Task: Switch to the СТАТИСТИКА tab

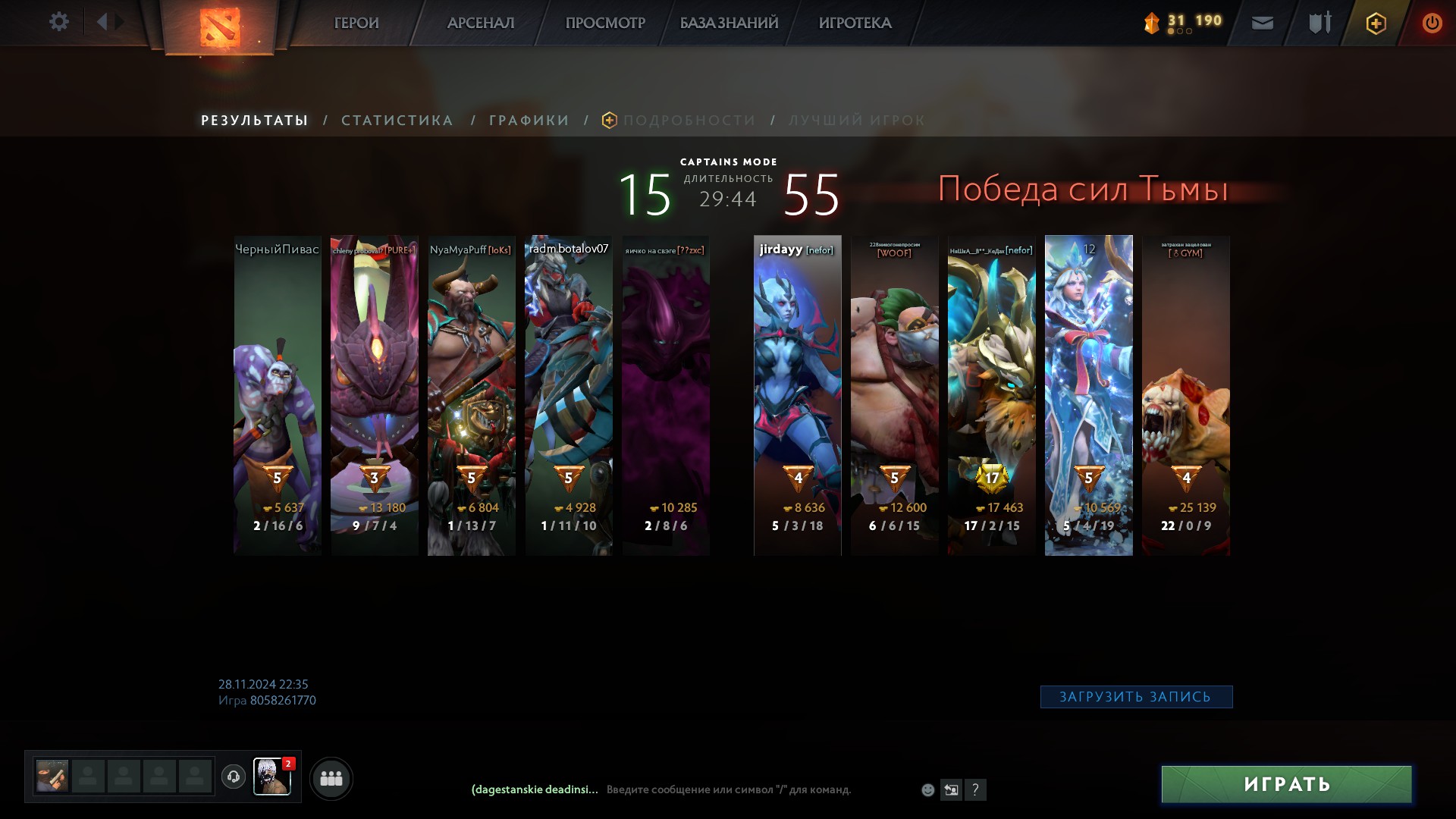Action: [397, 121]
